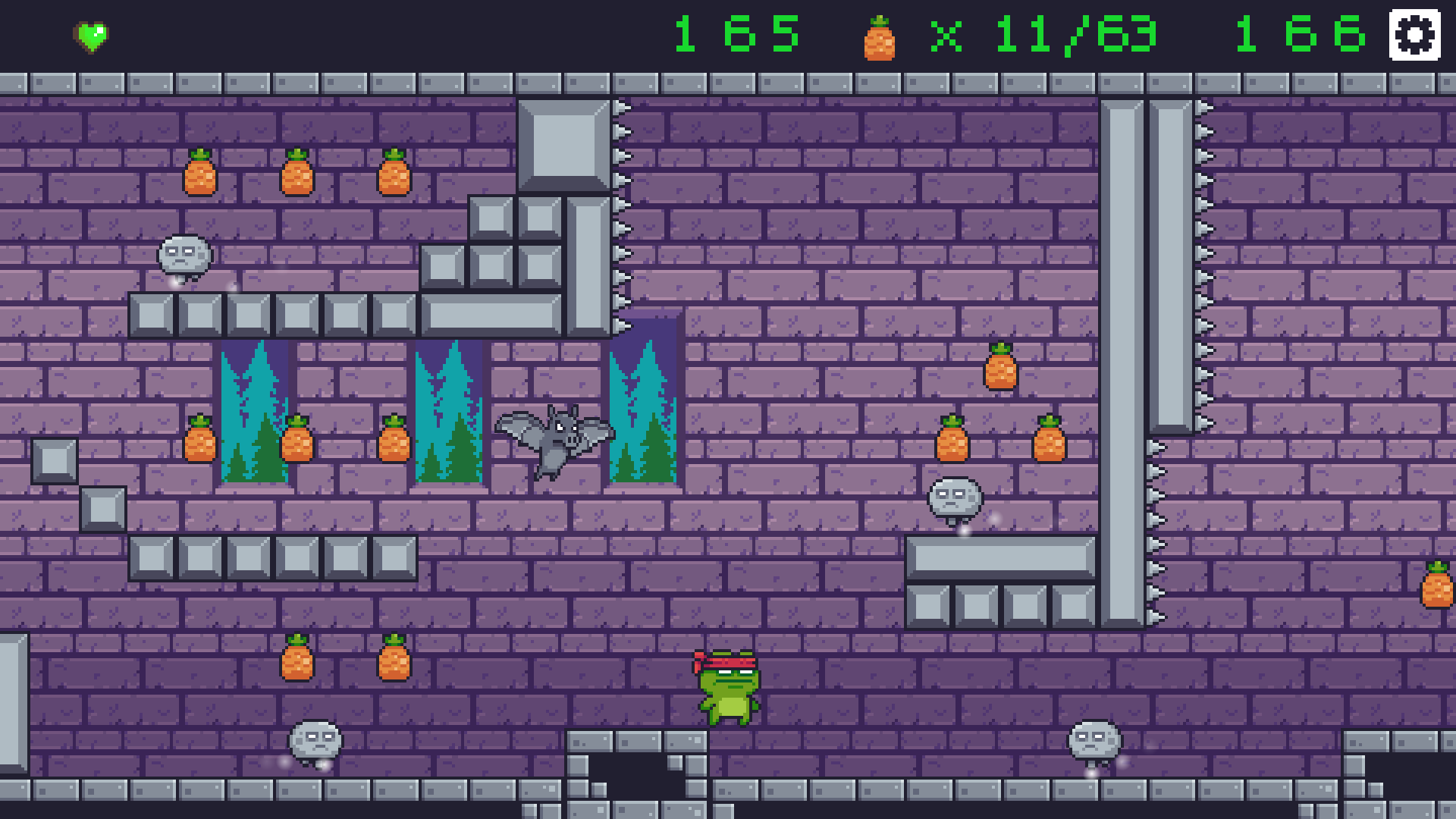Click the score number 165
The height and width of the screenshot is (819, 1456).
[738, 34]
